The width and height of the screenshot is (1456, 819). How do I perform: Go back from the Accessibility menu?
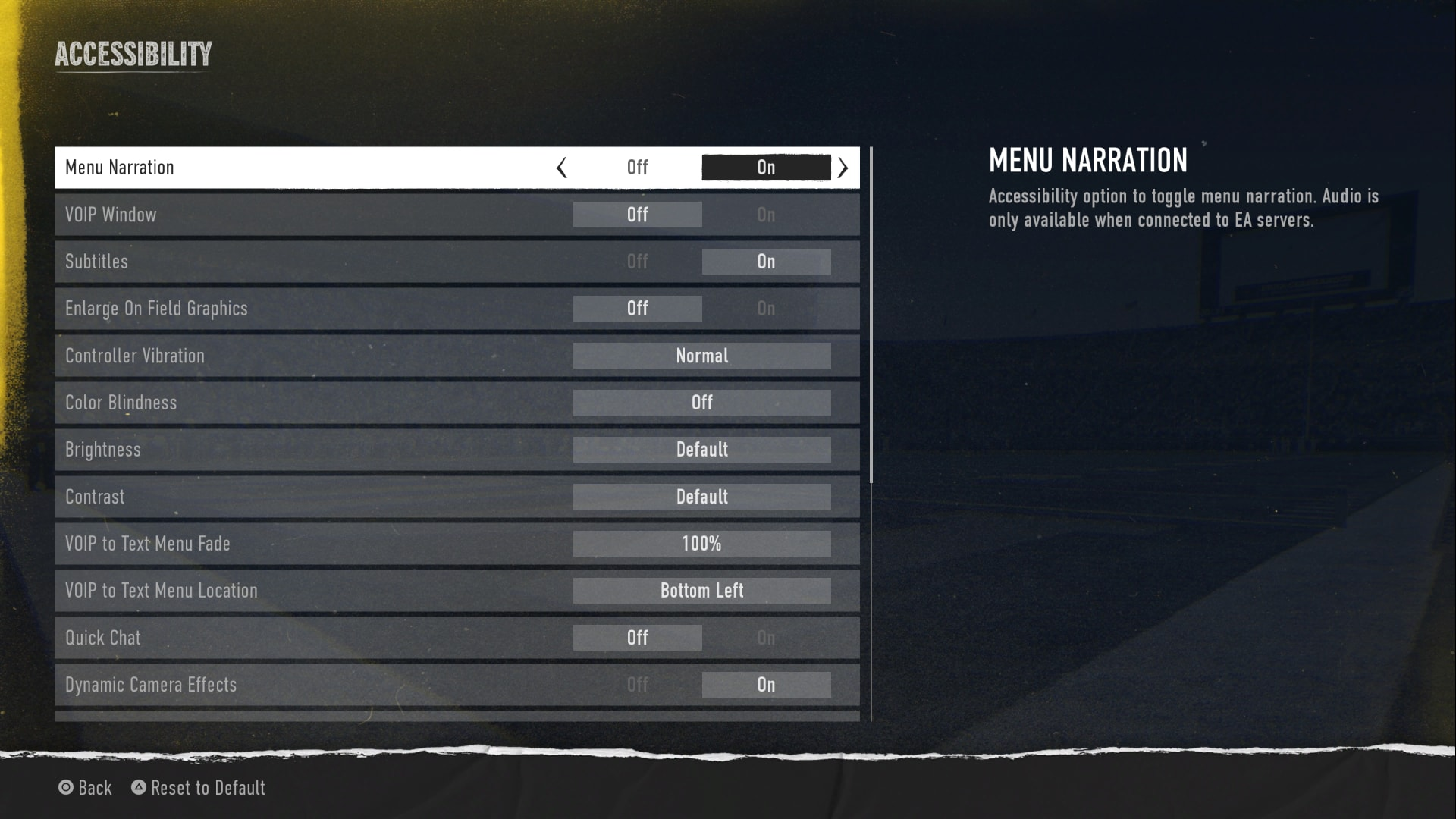click(85, 788)
